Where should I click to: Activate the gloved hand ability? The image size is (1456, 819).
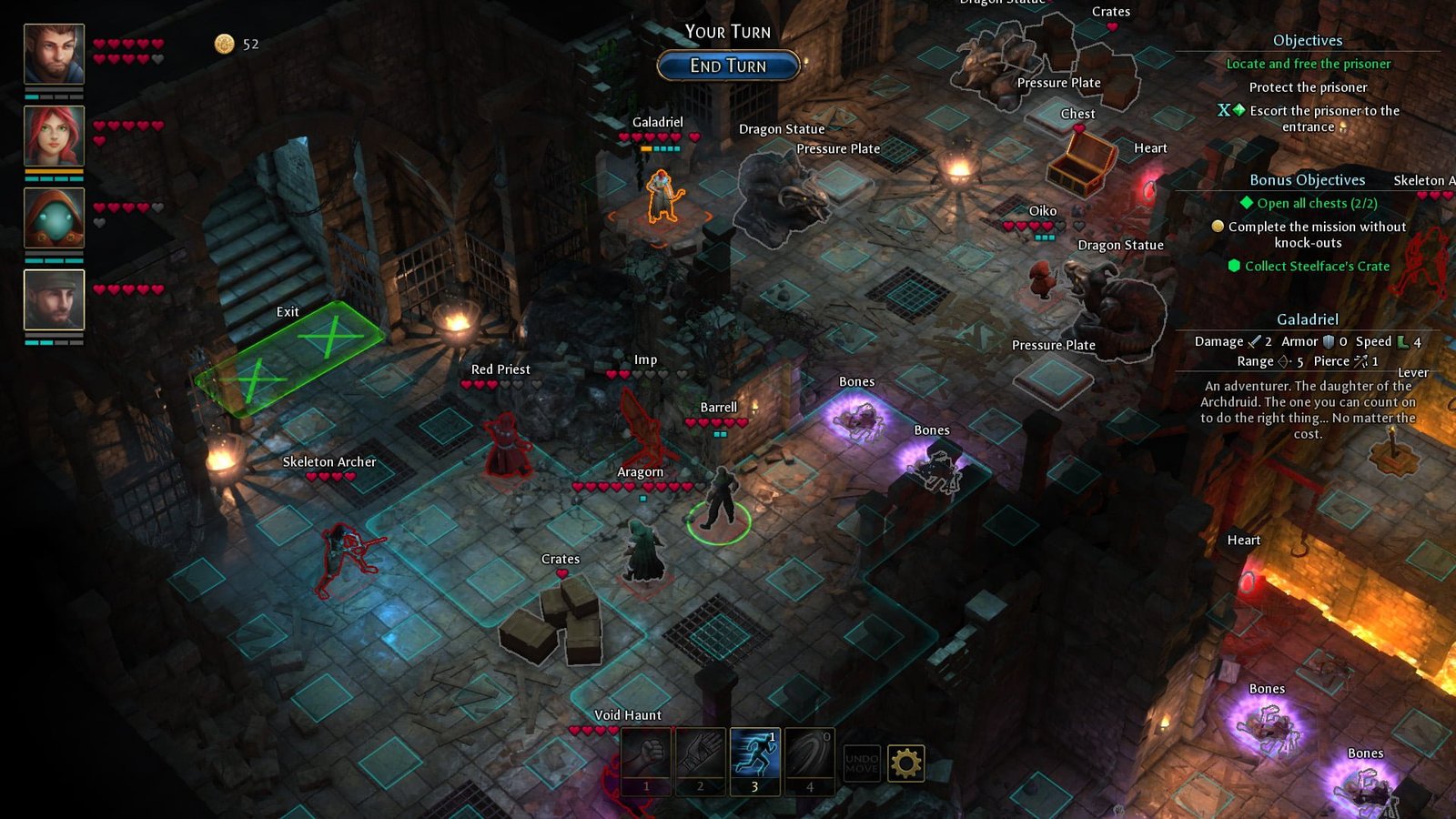(700, 755)
